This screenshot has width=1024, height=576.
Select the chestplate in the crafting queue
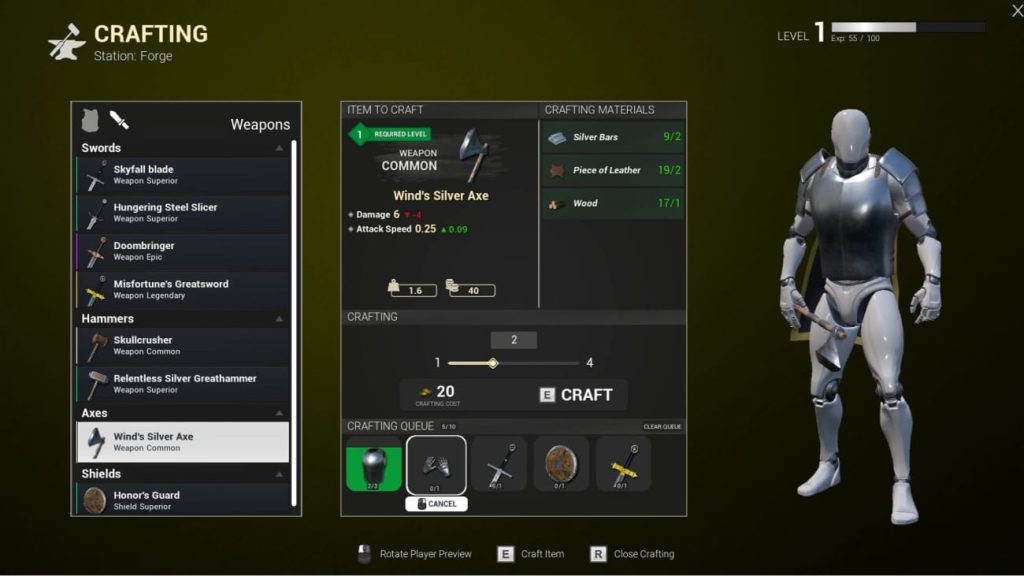click(x=373, y=464)
